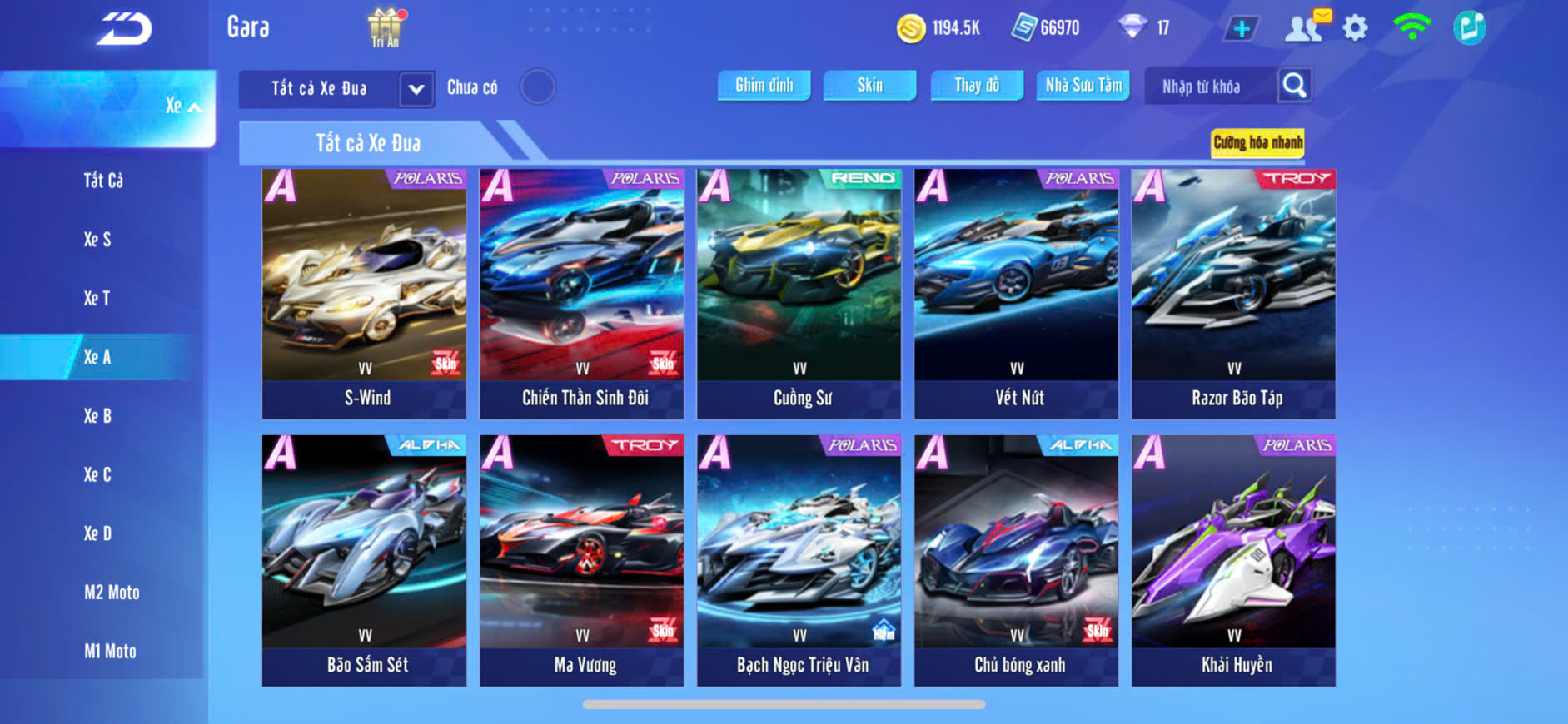Screen dimensions: 1568x724
Task: Show the M2 Moto category
Action: pyautogui.click(x=112, y=593)
